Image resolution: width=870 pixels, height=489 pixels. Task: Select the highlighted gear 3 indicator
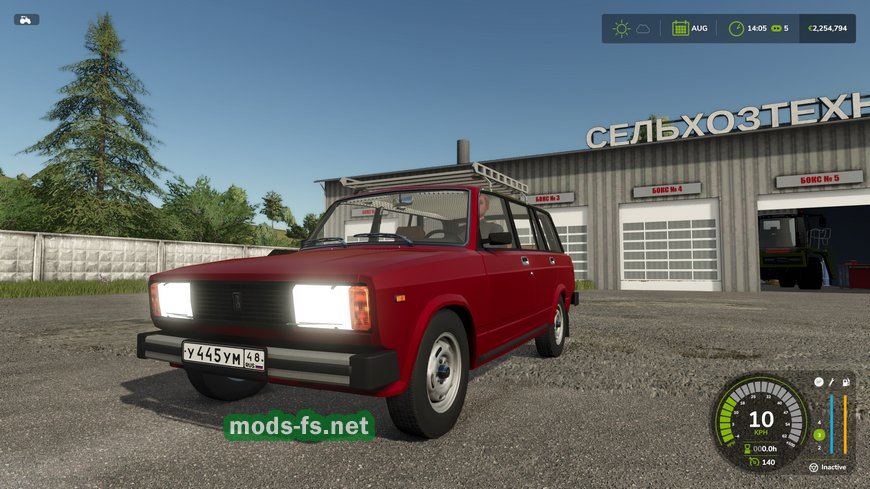819,434
